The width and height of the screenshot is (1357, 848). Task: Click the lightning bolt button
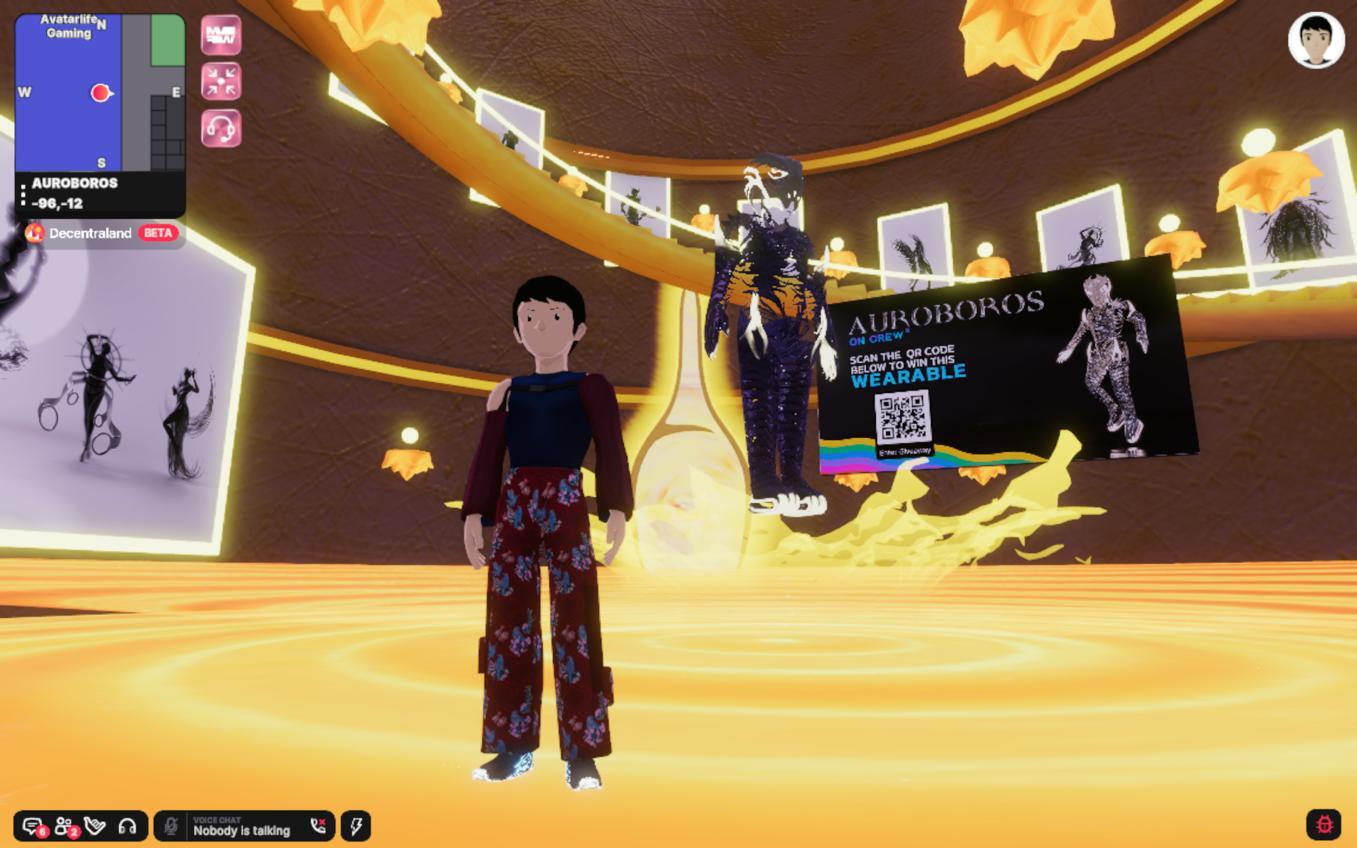click(x=356, y=826)
